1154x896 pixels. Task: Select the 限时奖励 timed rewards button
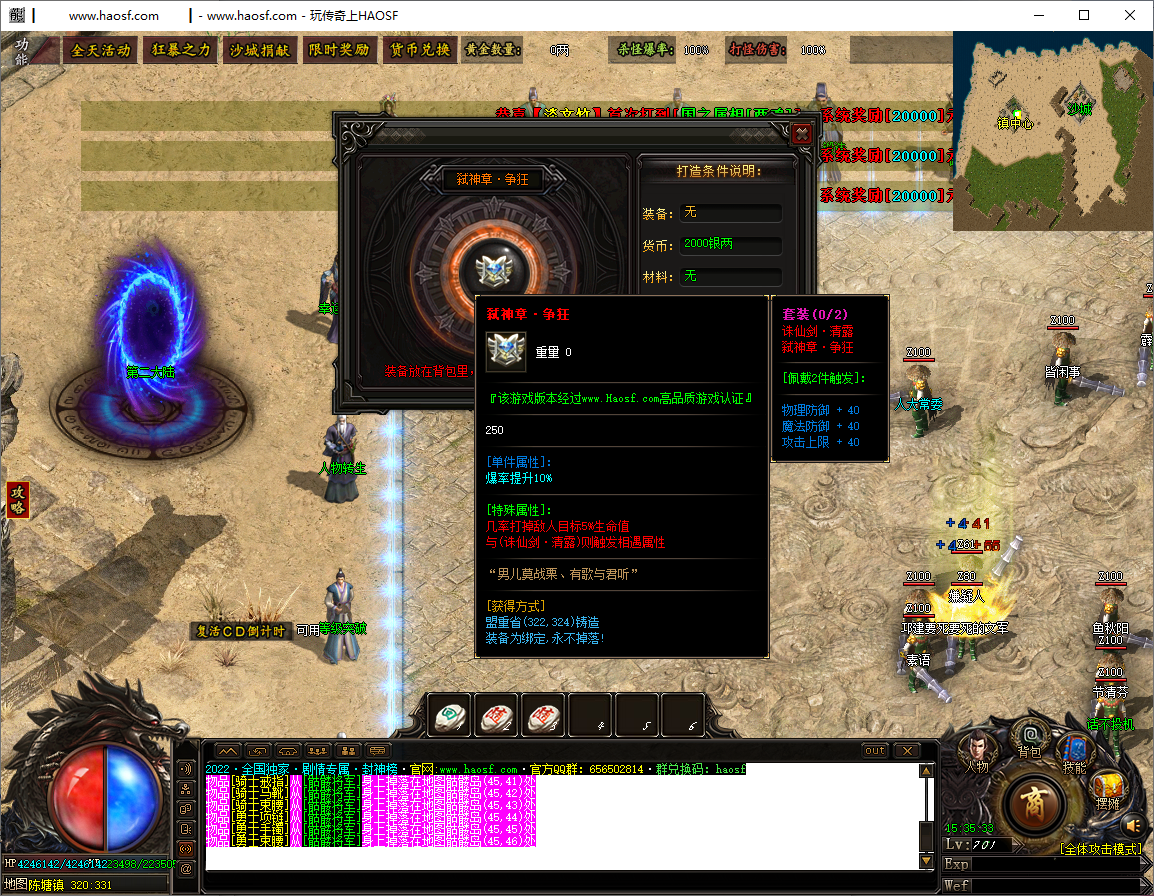point(338,50)
